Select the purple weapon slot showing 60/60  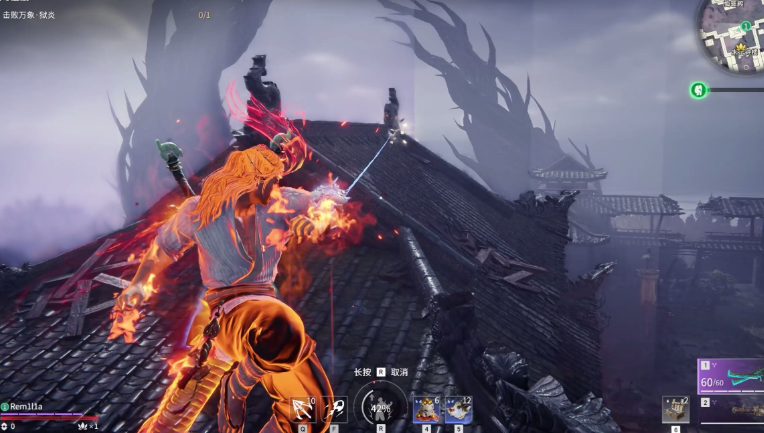point(731,376)
